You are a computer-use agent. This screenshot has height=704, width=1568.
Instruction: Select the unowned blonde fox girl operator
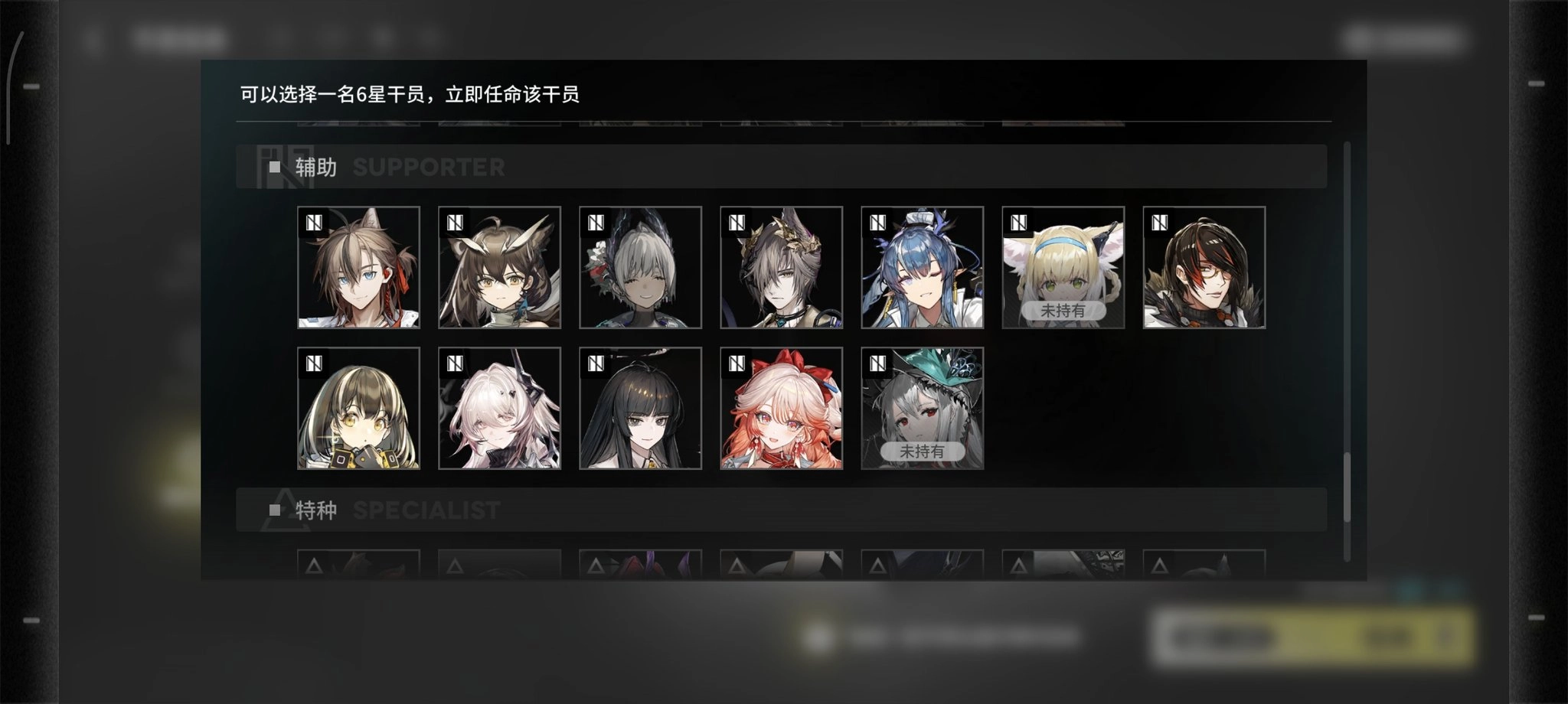[x=1063, y=267]
